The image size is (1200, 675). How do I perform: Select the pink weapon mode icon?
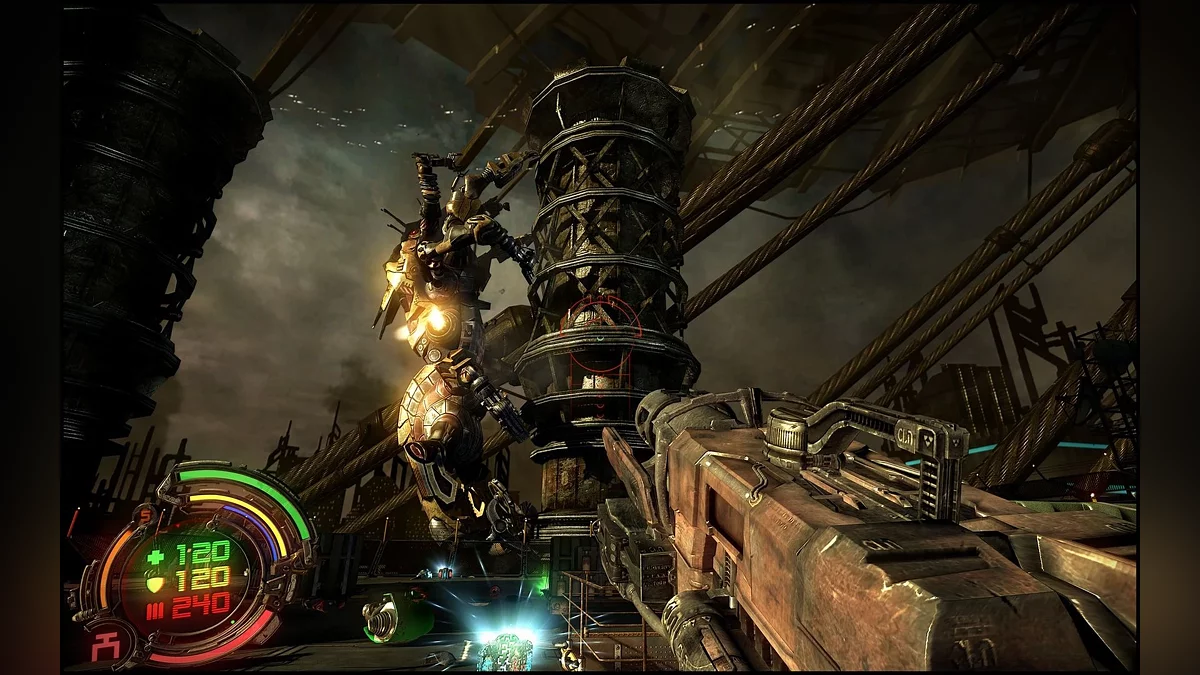tap(105, 644)
